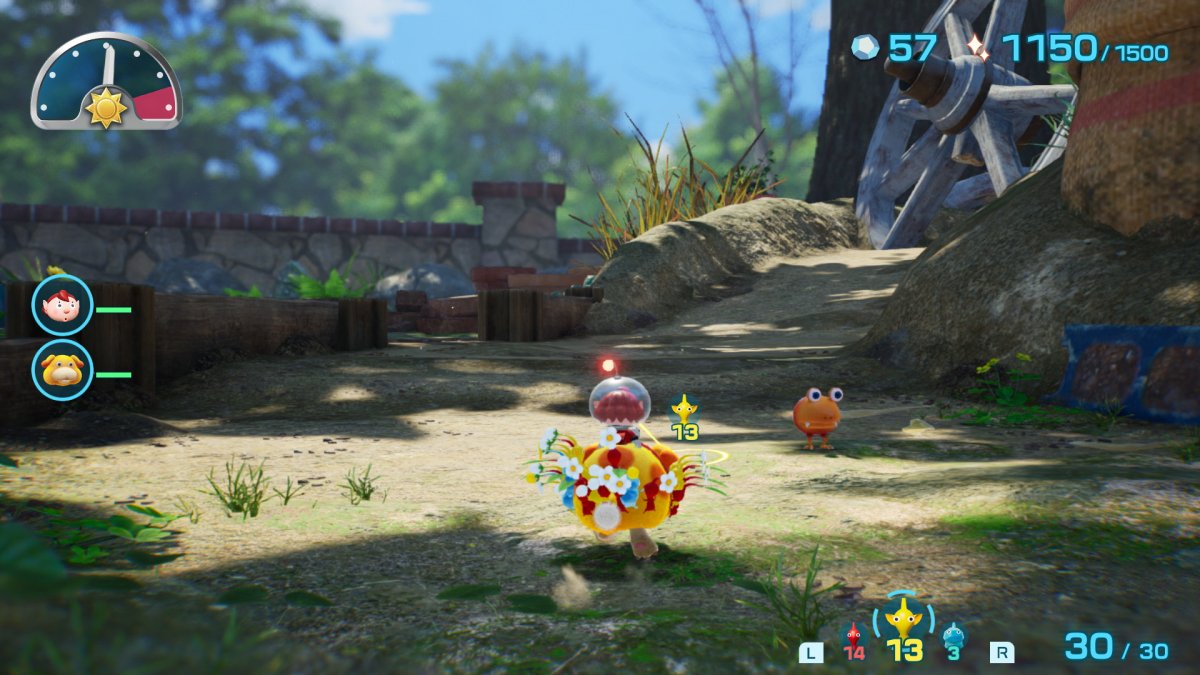
Task: Check the sun day-progress gauge
Action: coord(106,82)
